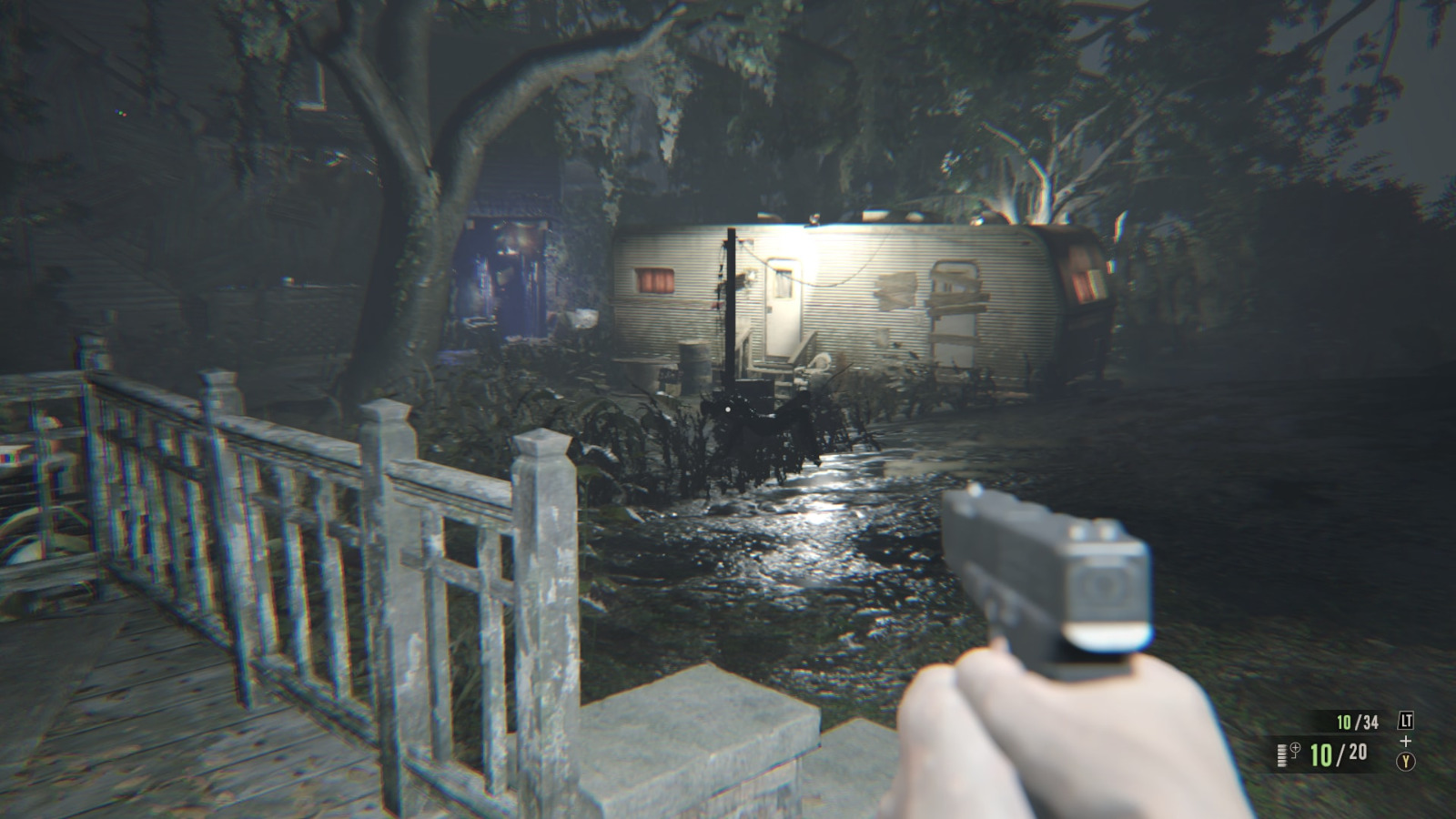Click the reserve ammo count 34

point(1370,722)
